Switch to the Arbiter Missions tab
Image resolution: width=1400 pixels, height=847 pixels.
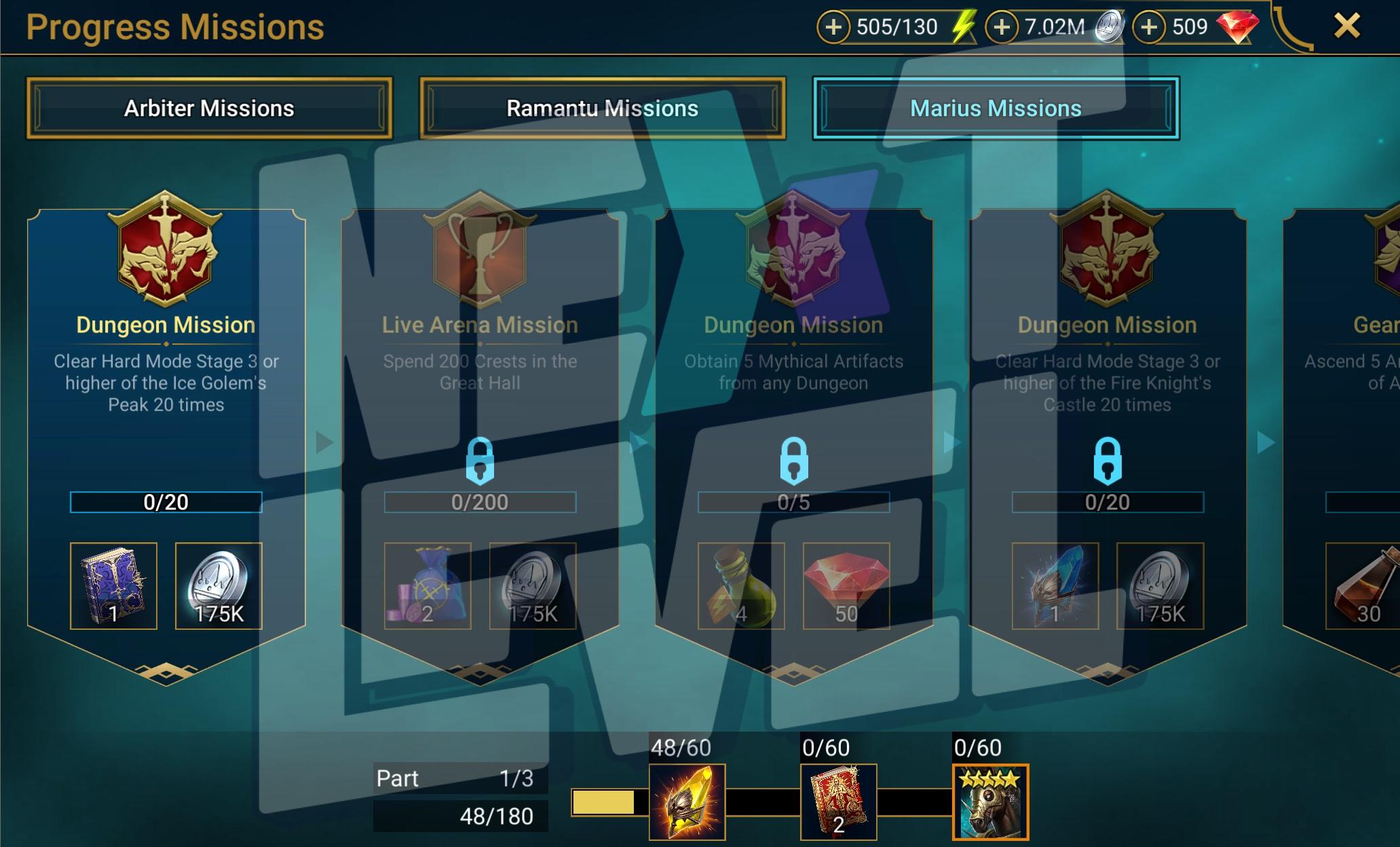coord(209,109)
